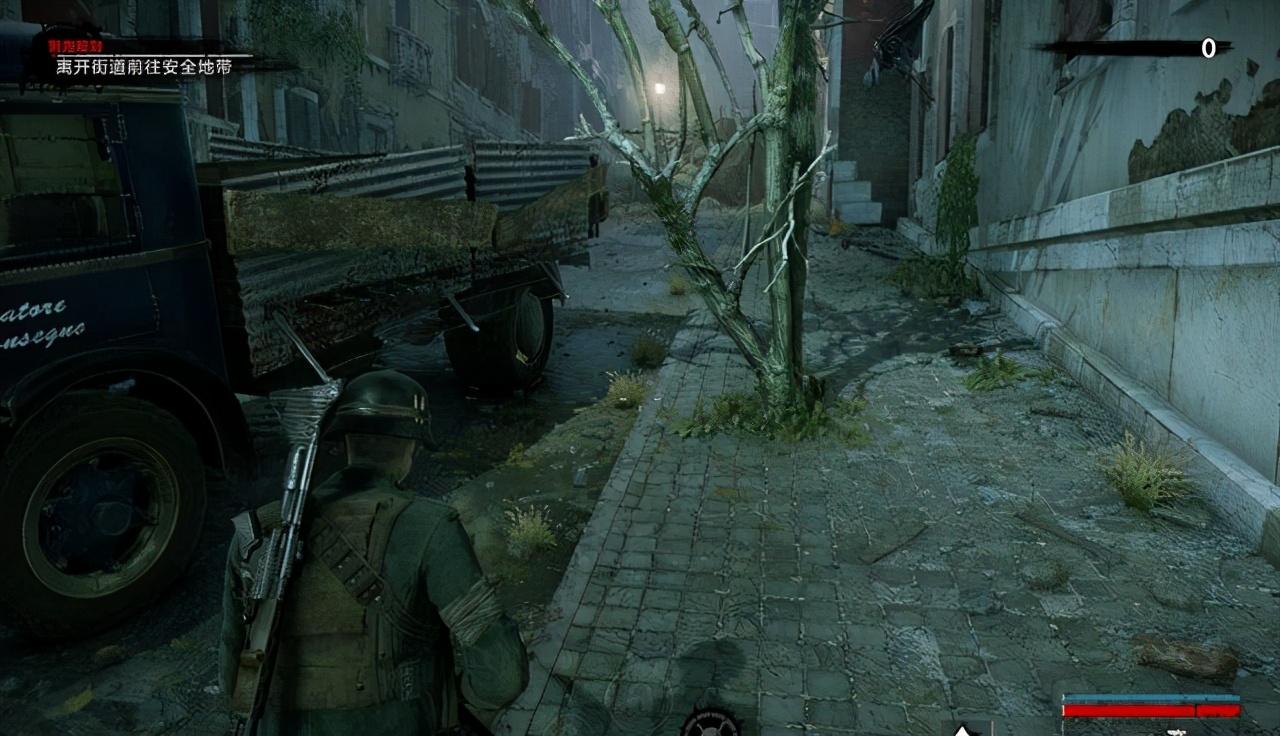Select the white arrow icon beside the health bar
The height and width of the screenshot is (736, 1280).
click(x=962, y=729)
